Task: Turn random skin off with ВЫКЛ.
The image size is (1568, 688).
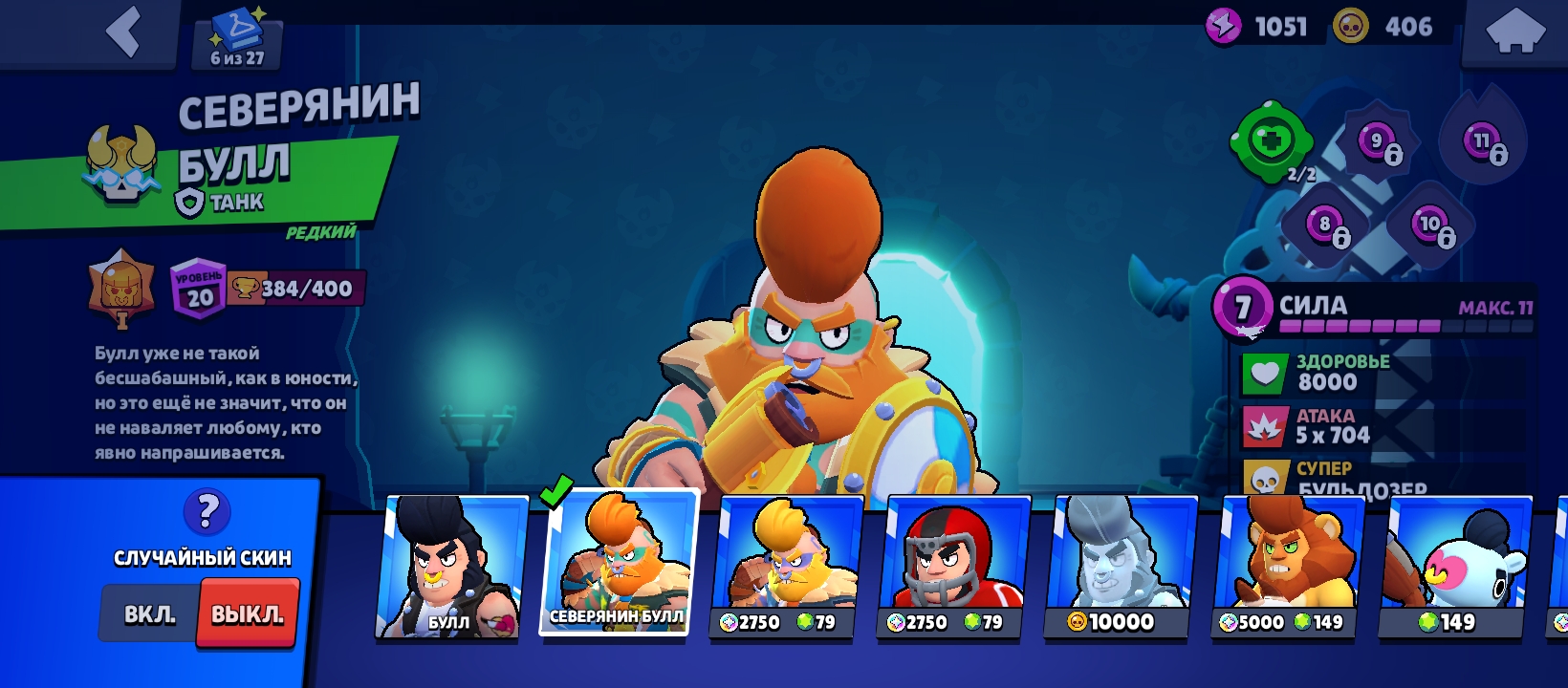Action: coord(248,614)
